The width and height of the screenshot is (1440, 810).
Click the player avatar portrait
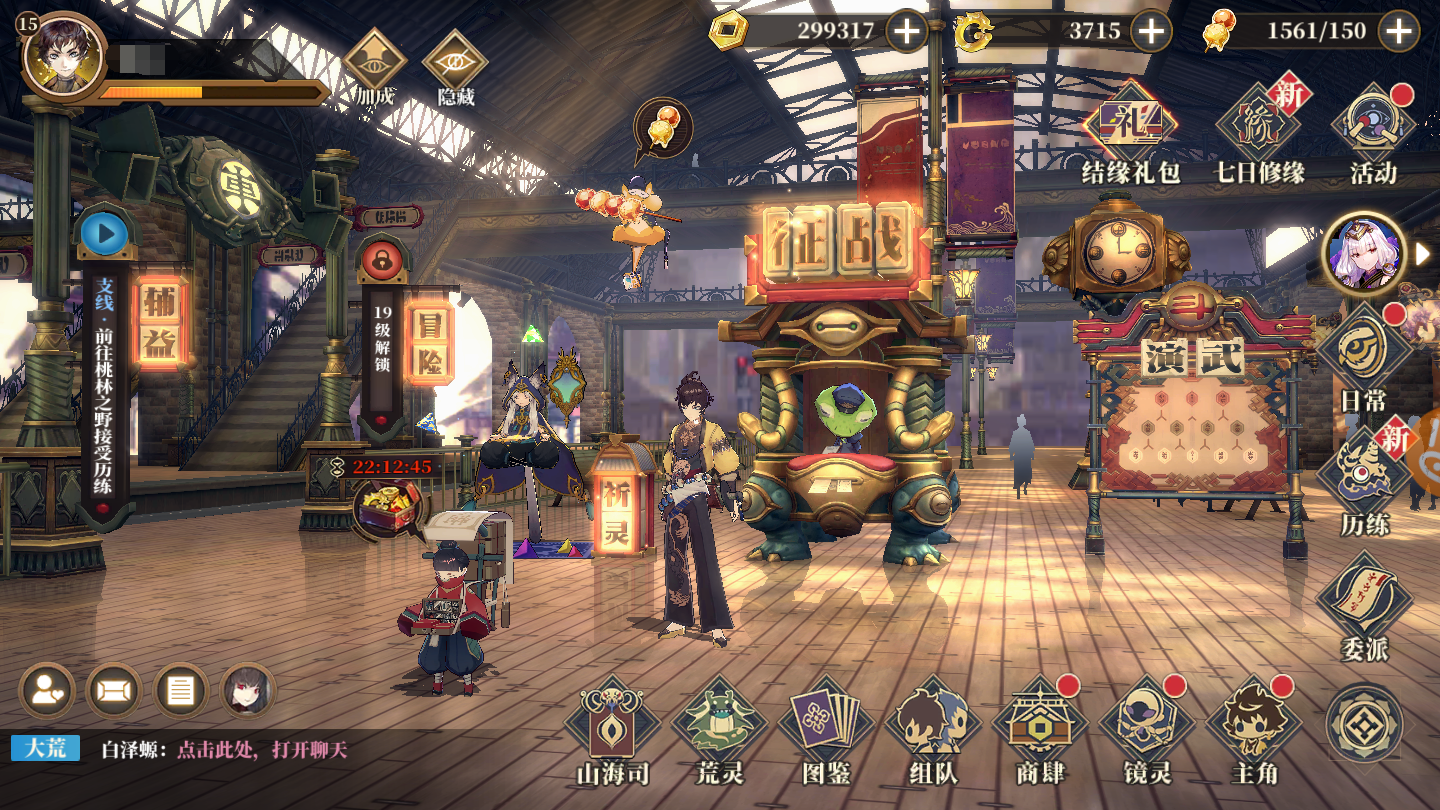pos(62,54)
